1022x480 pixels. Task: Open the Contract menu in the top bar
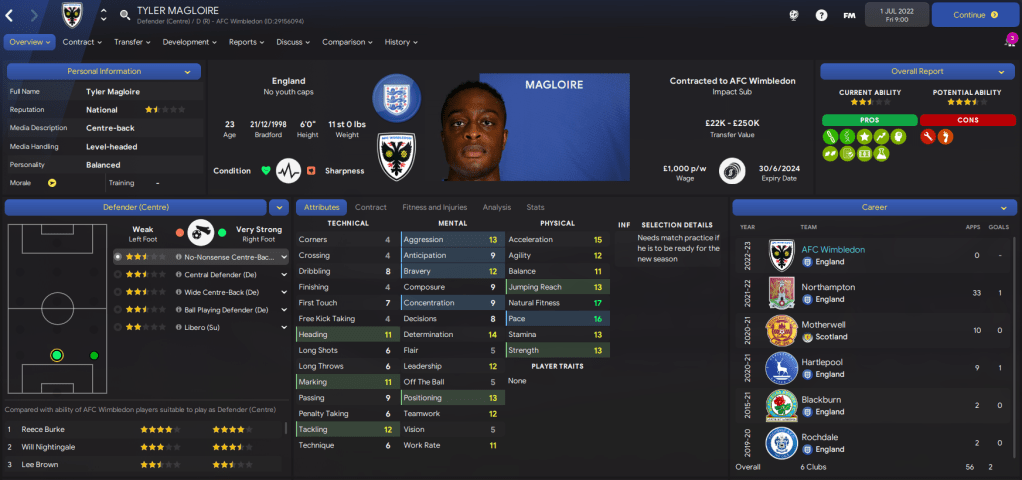(82, 42)
